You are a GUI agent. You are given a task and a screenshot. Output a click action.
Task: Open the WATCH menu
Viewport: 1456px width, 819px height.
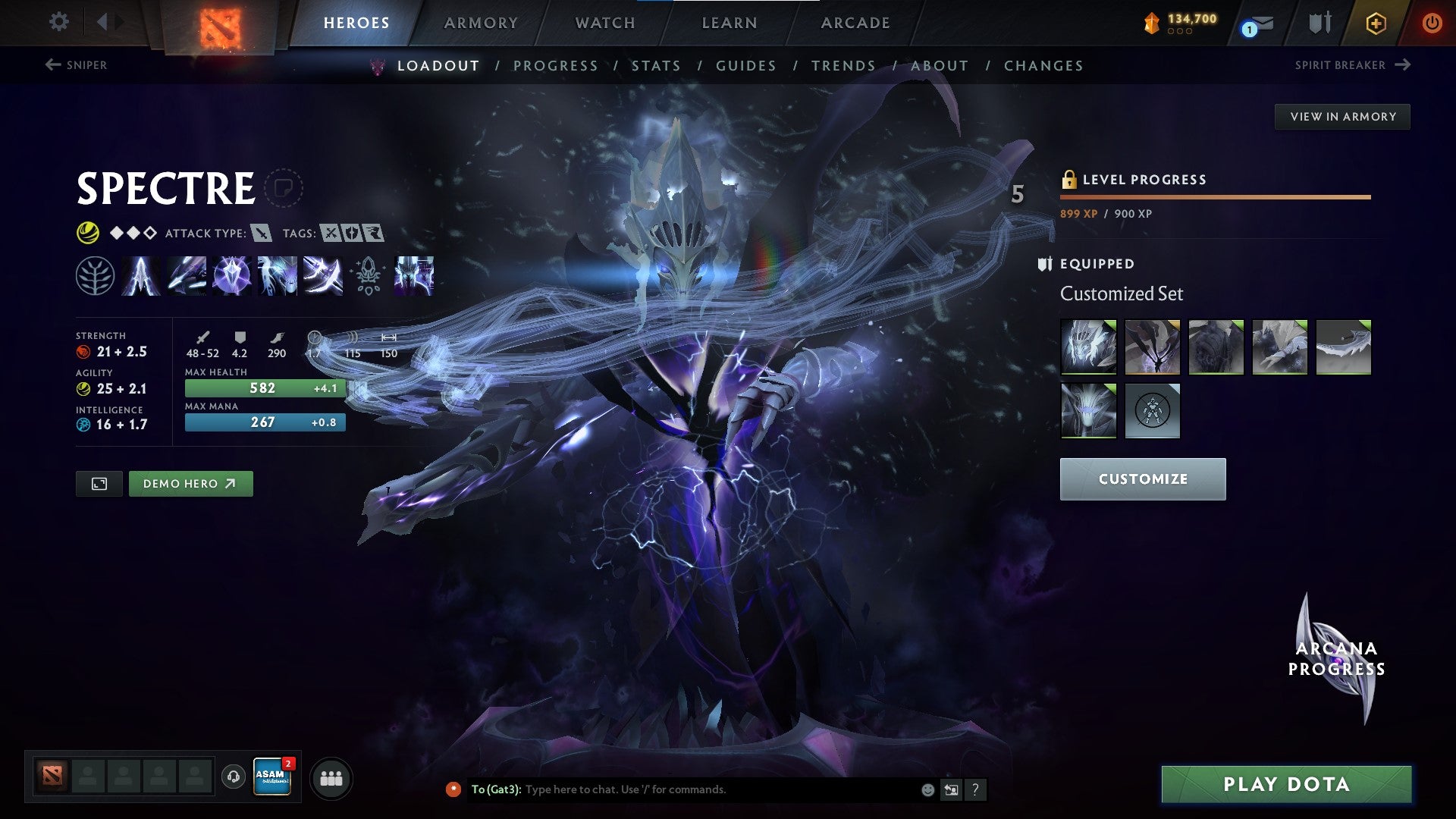(604, 23)
